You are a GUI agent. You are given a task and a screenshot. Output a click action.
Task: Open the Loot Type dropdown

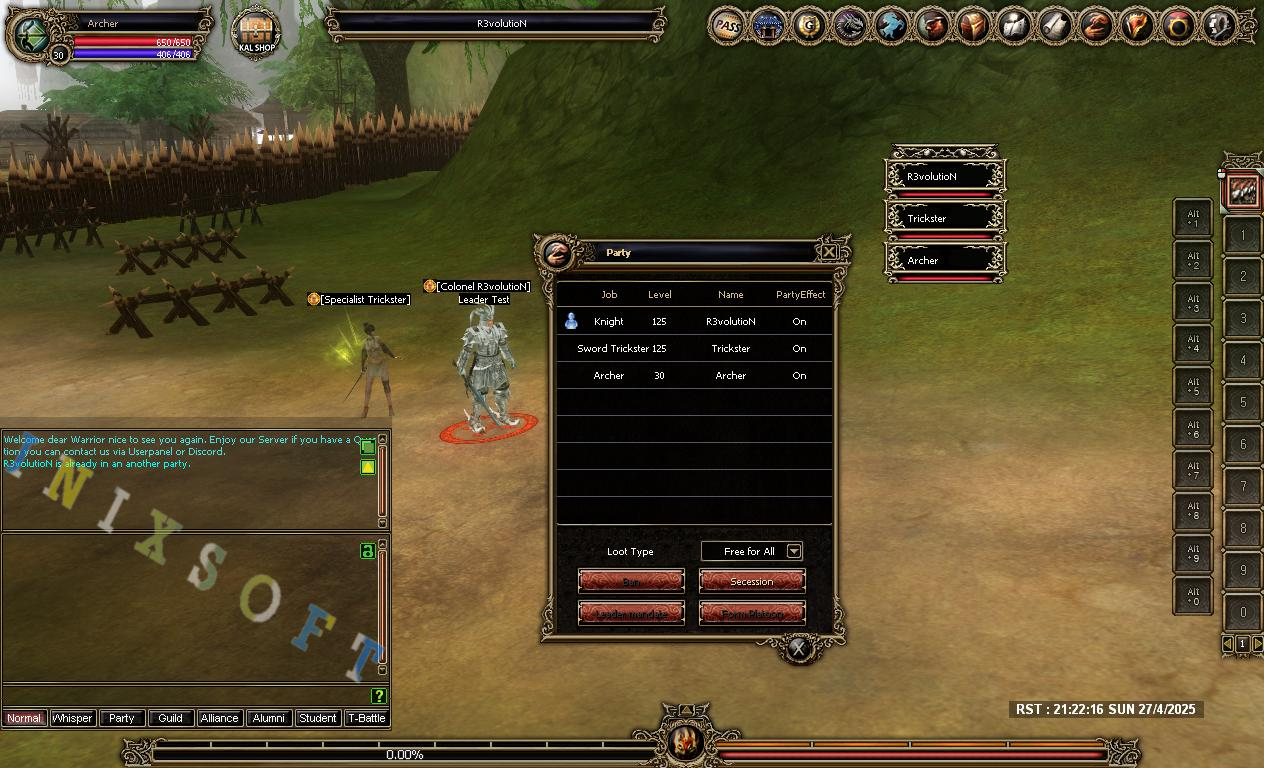point(794,551)
